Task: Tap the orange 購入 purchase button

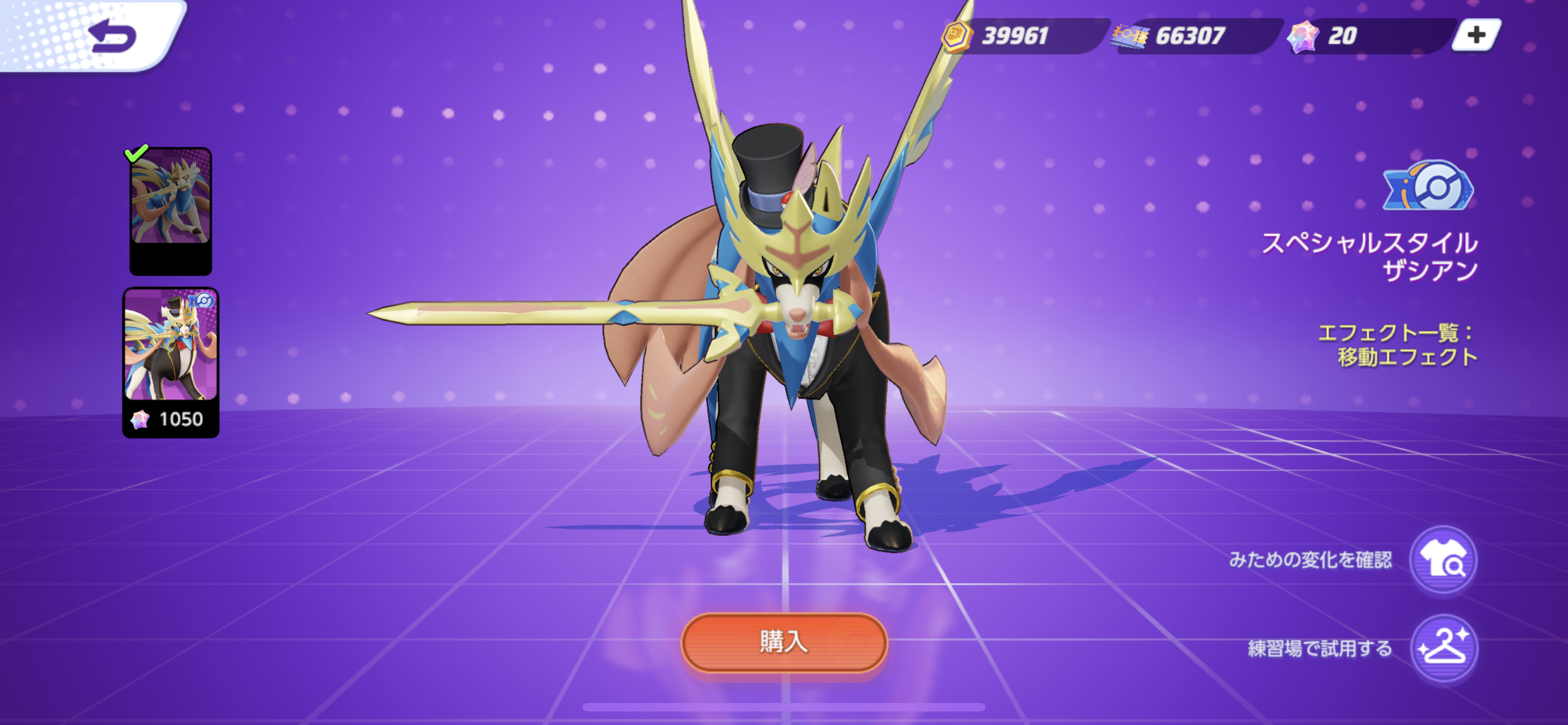Action: coord(783,643)
